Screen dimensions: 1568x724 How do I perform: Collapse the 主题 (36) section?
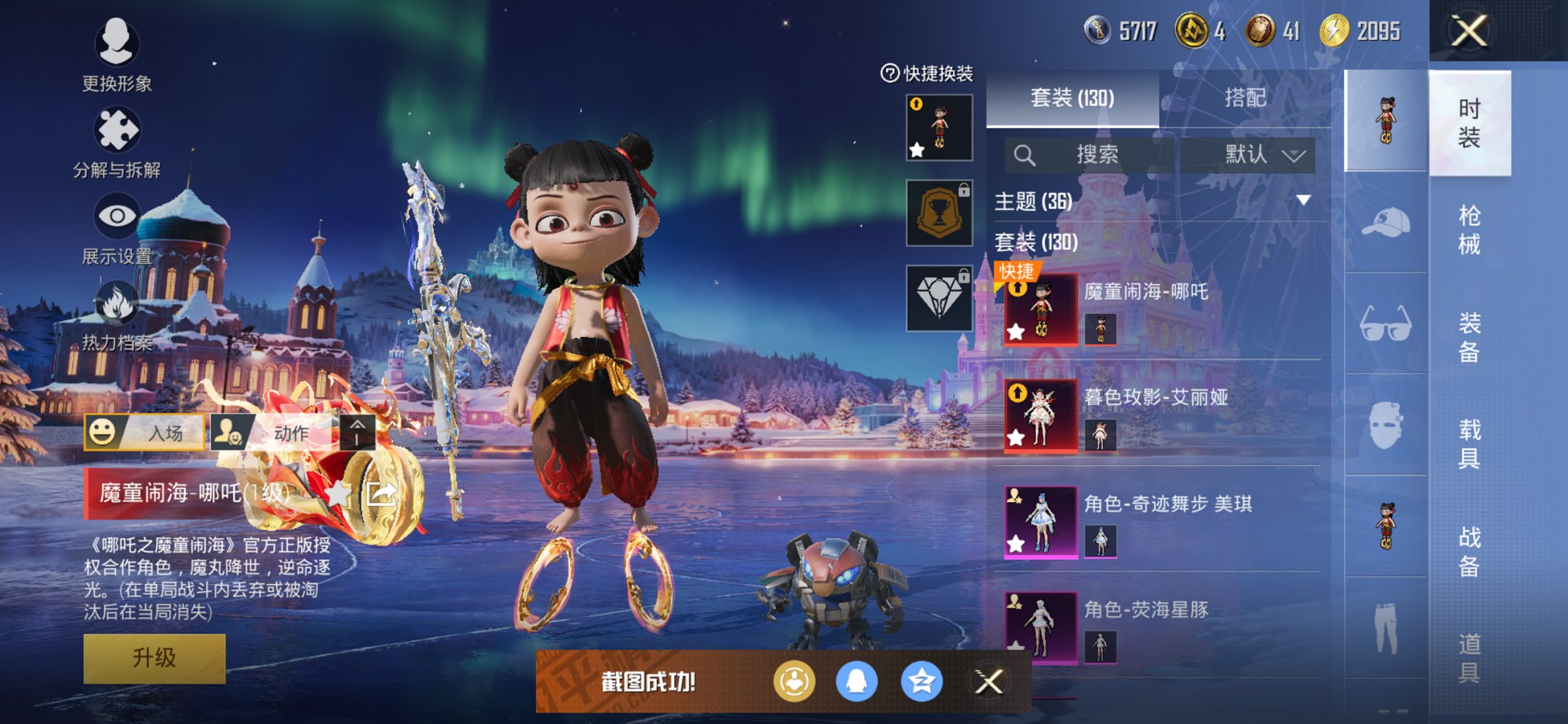[x=1303, y=200]
